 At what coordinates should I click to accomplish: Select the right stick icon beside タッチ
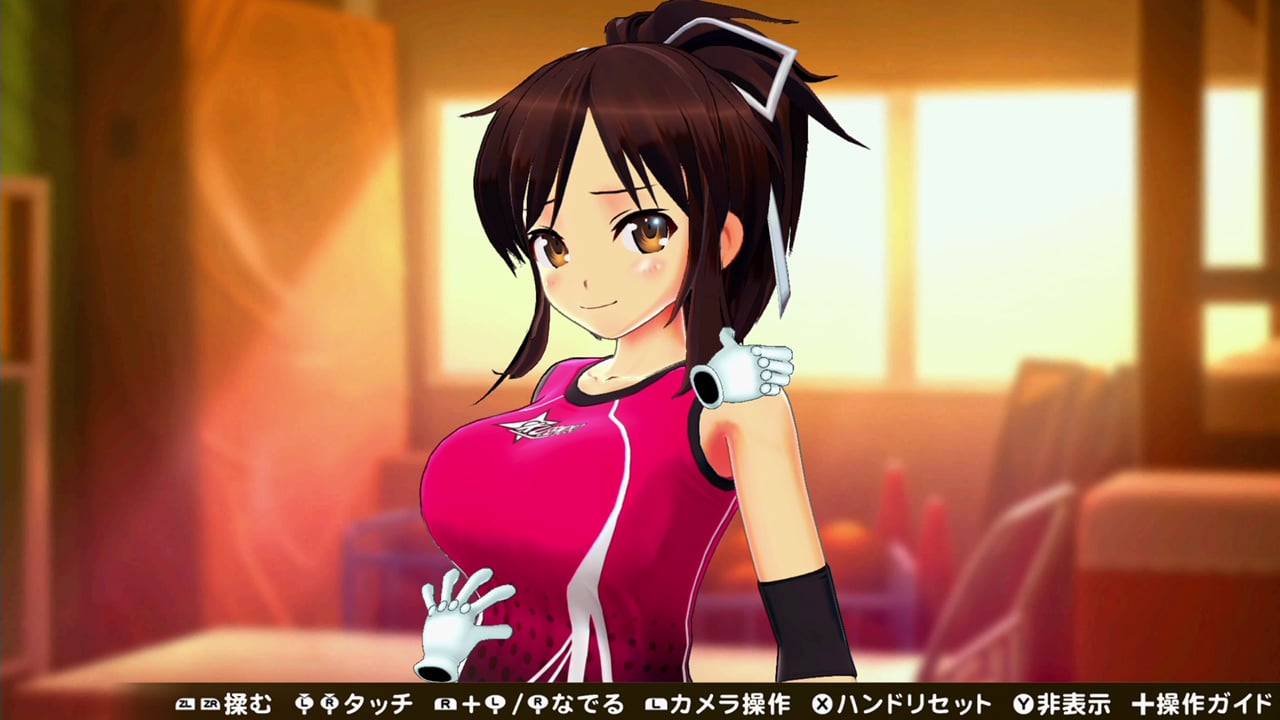click(331, 705)
